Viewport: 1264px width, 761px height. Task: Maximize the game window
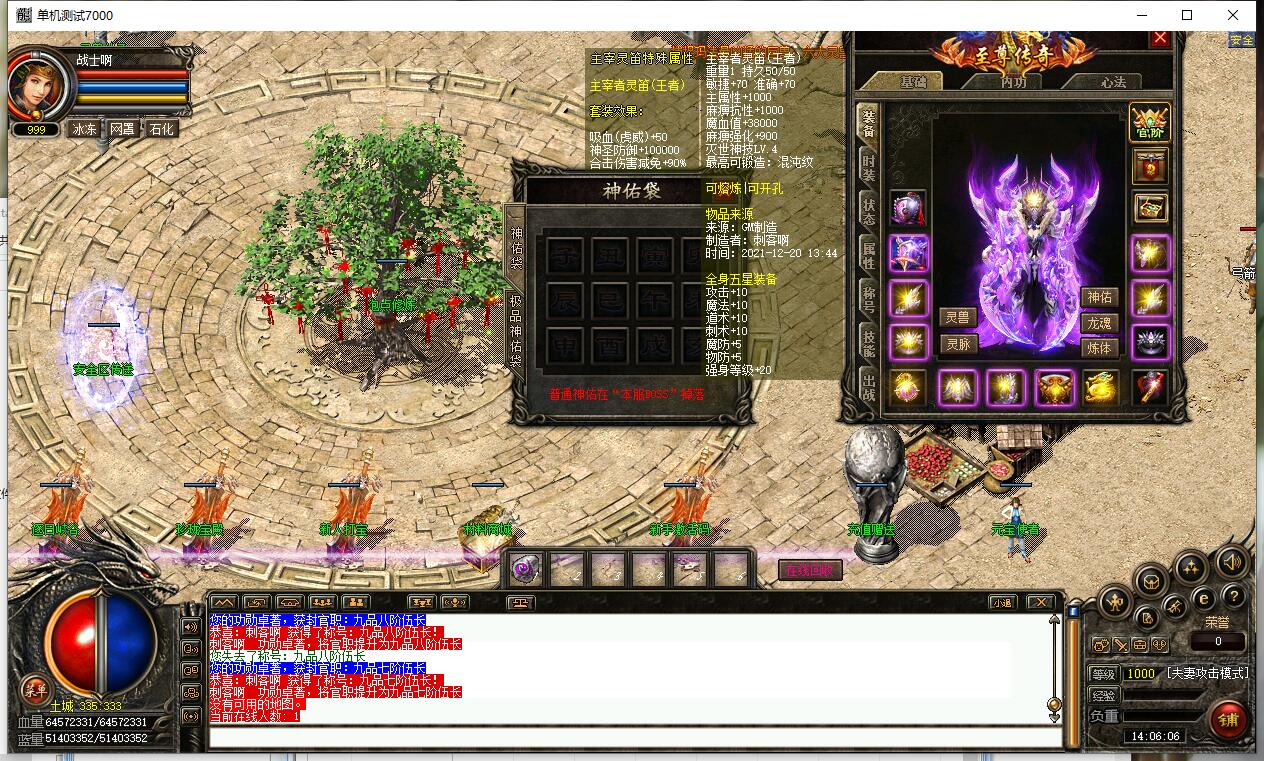click(x=1187, y=15)
